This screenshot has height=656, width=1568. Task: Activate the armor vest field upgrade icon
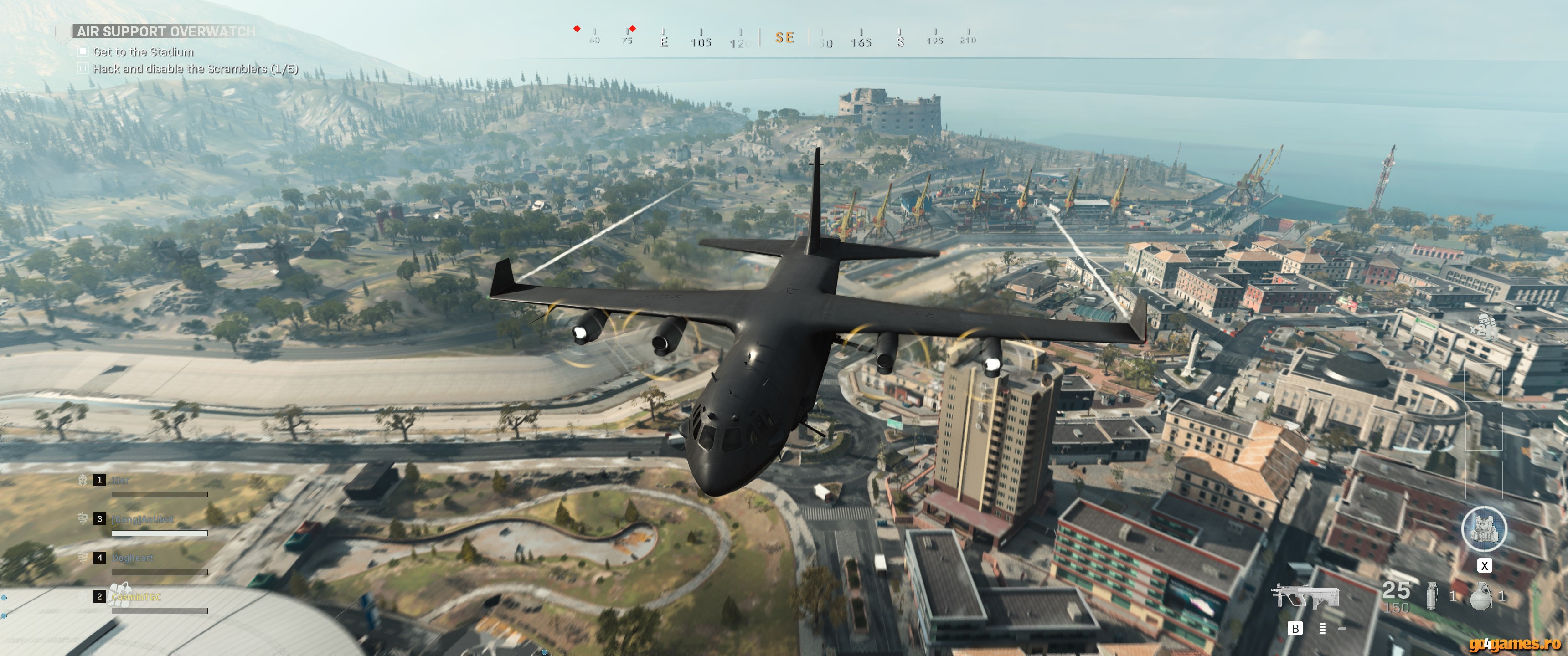(1484, 529)
